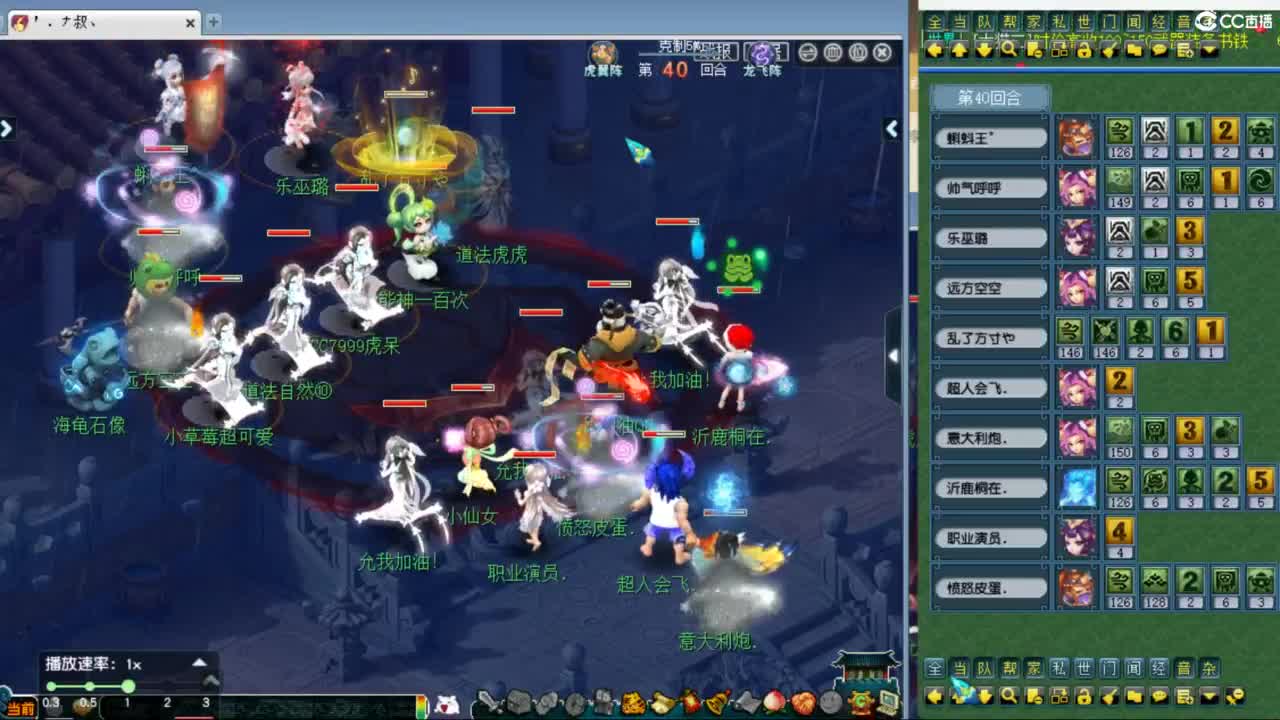1280x720 pixels.
Task: Collapse the battle view using the right arrow chevron
Action: coord(891,128)
